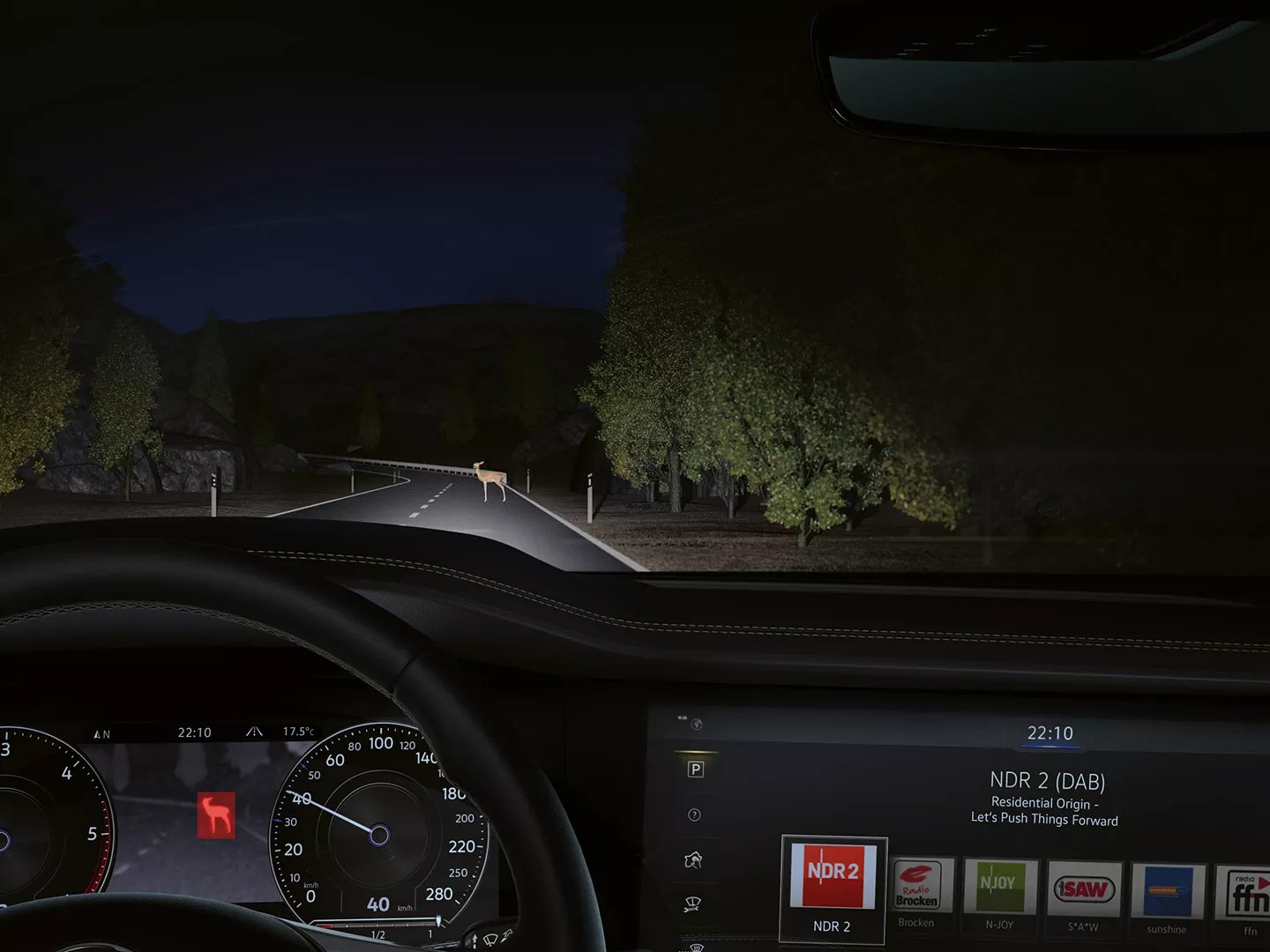This screenshot has width=1270, height=952.
Task: Select the navigation map icon on sidebar
Action: [x=693, y=859]
